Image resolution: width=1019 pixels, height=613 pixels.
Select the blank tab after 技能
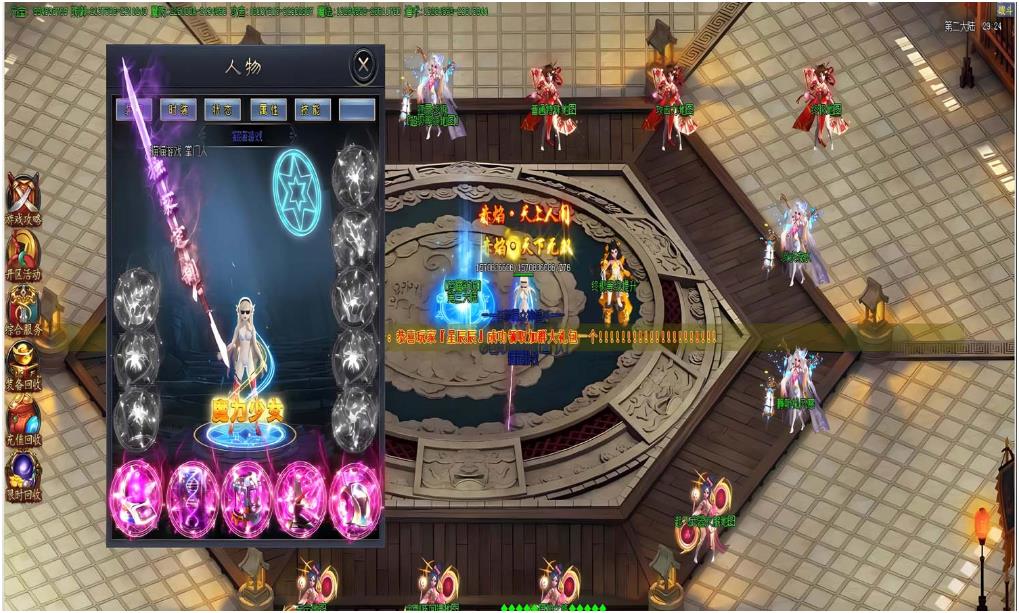pos(356,109)
